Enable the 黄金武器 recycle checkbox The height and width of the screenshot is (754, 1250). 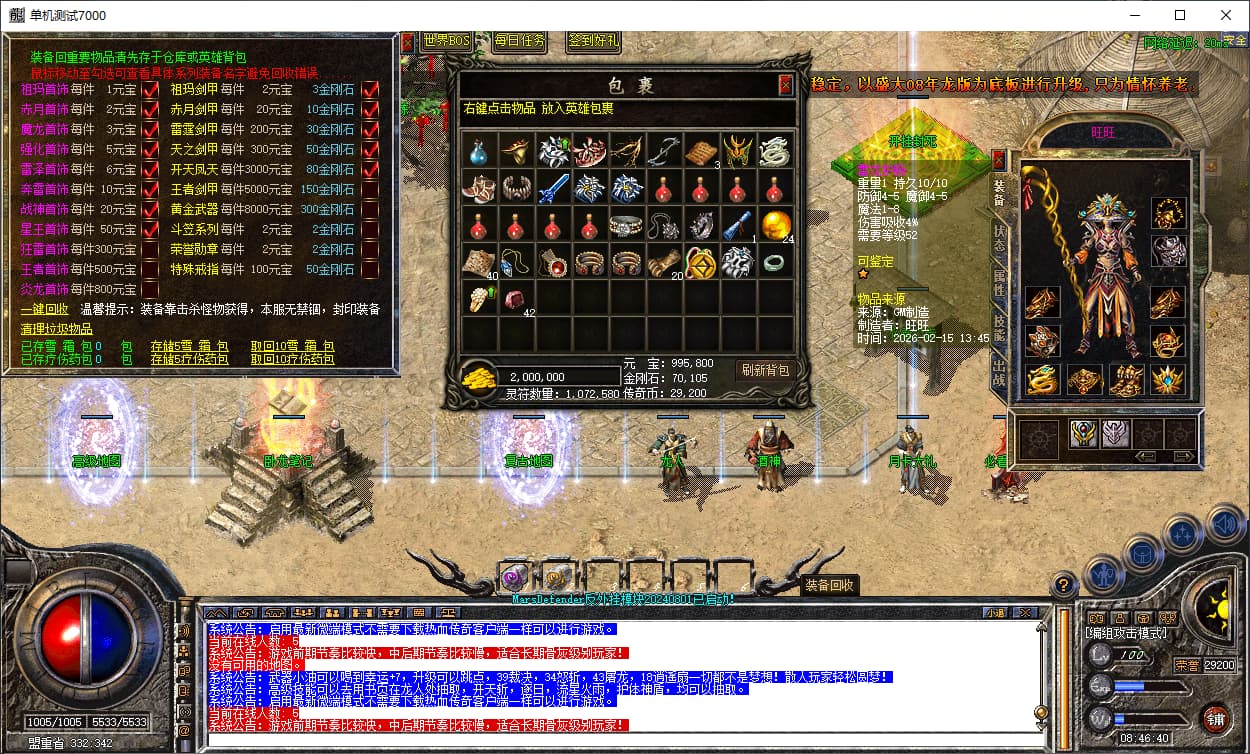pyautogui.click(x=370, y=209)
